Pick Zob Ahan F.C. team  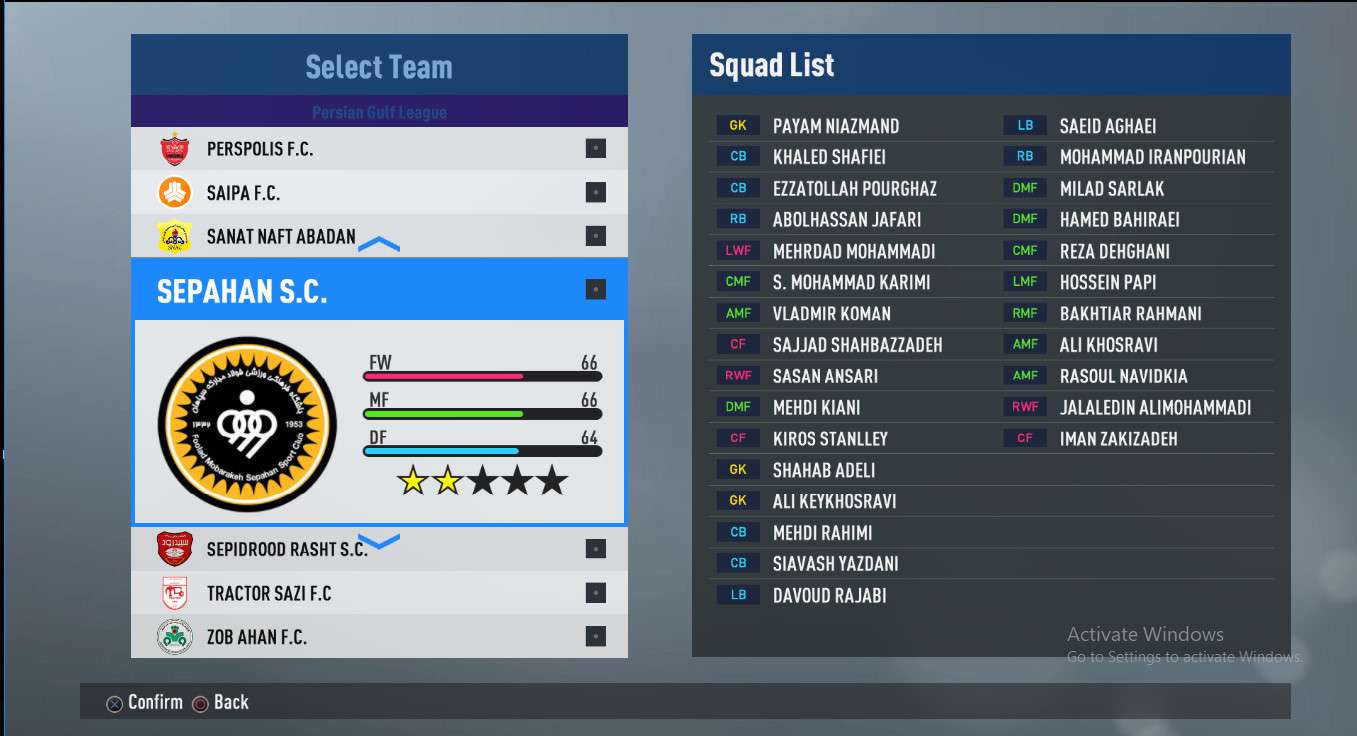click(256, 637)
